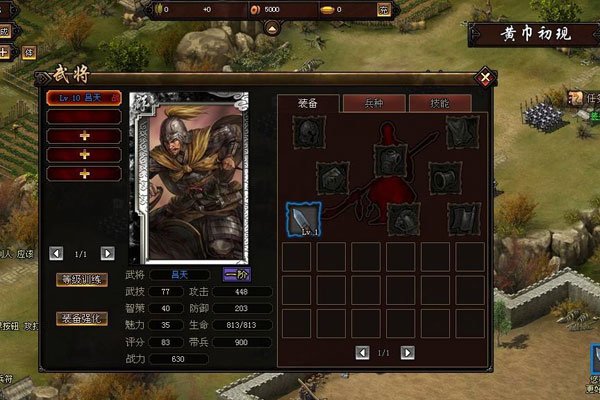
Task: Go to previous page of general list
Action: click(56, 254)
